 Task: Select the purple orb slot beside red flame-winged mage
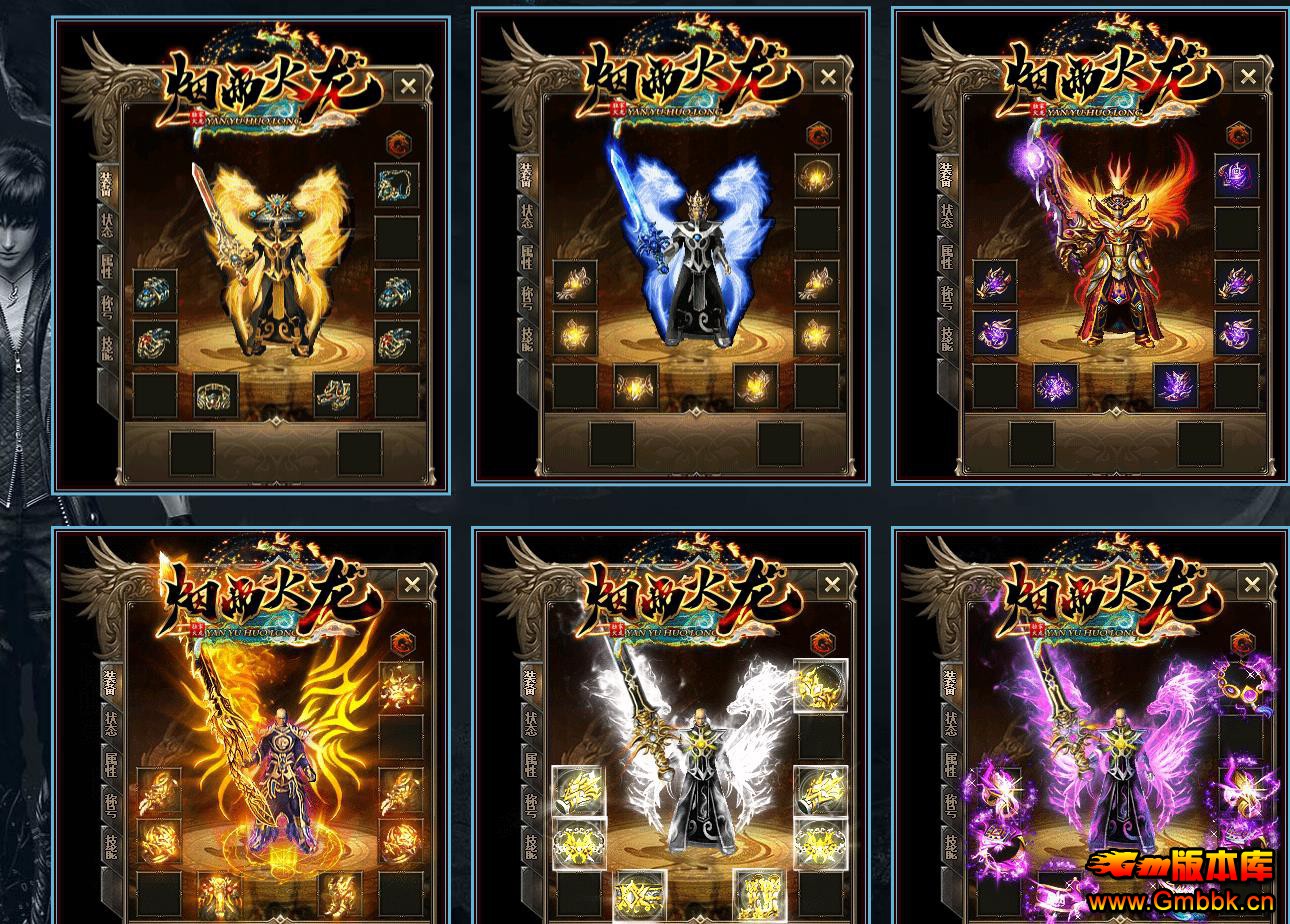click(x=1236, y=176)
